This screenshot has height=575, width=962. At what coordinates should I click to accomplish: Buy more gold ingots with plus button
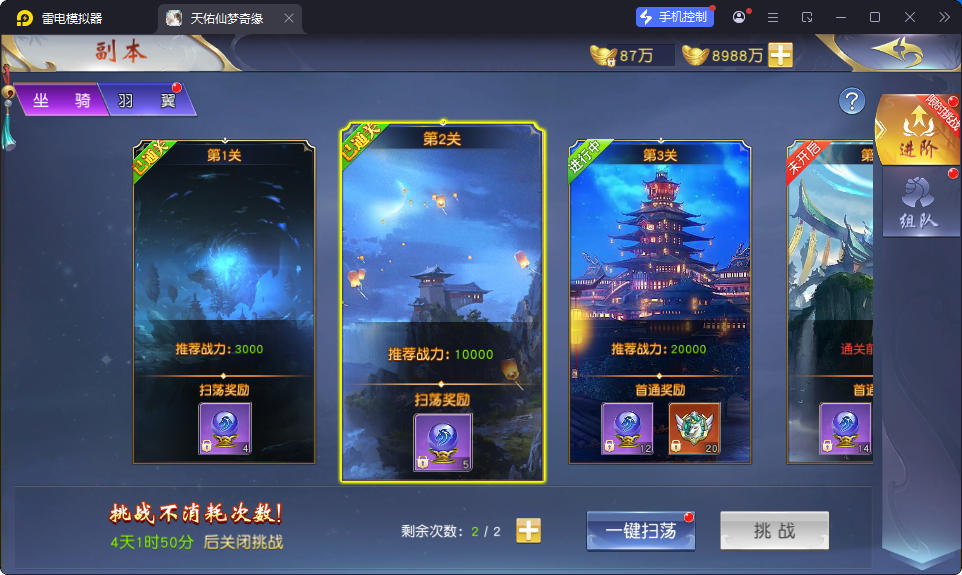coord(780,55)
